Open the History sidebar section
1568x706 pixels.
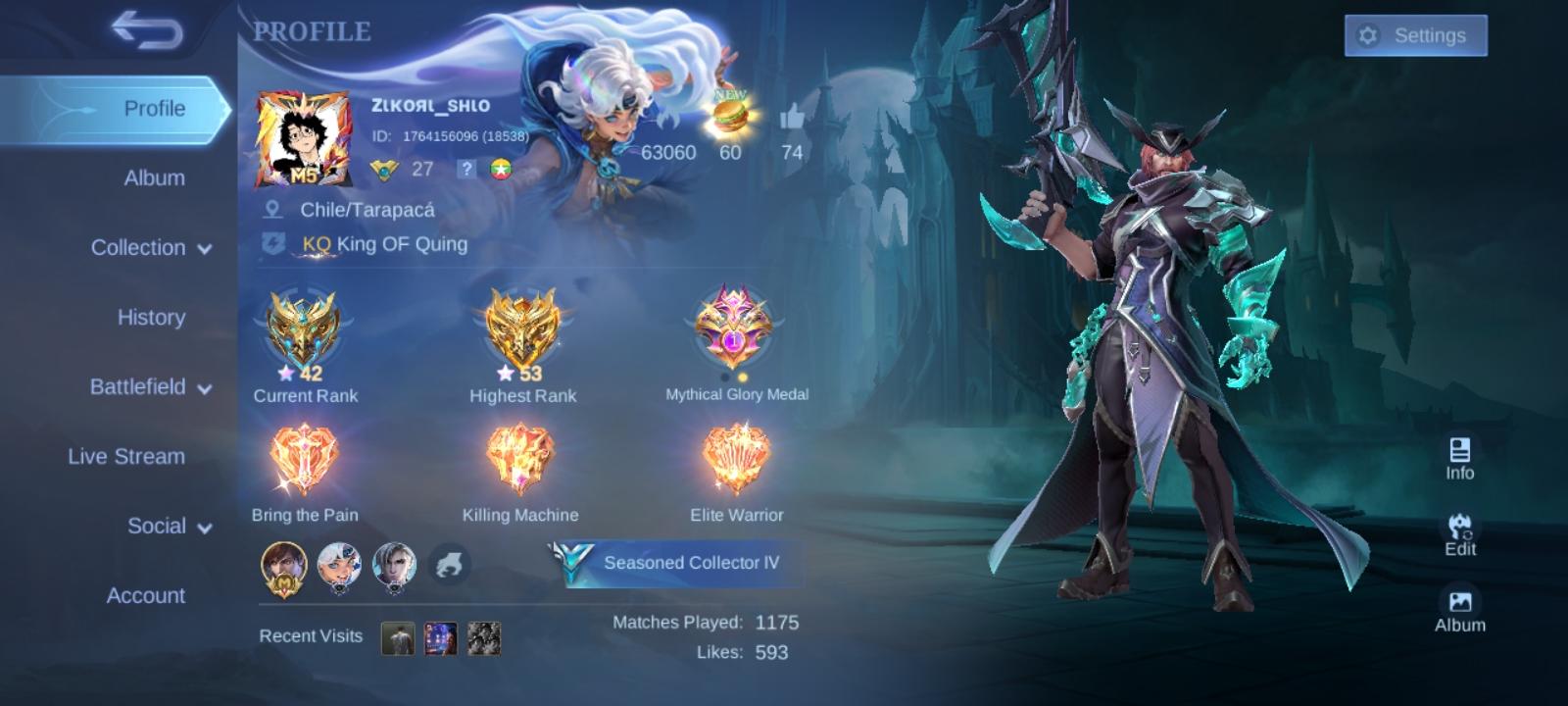[153, 318]
